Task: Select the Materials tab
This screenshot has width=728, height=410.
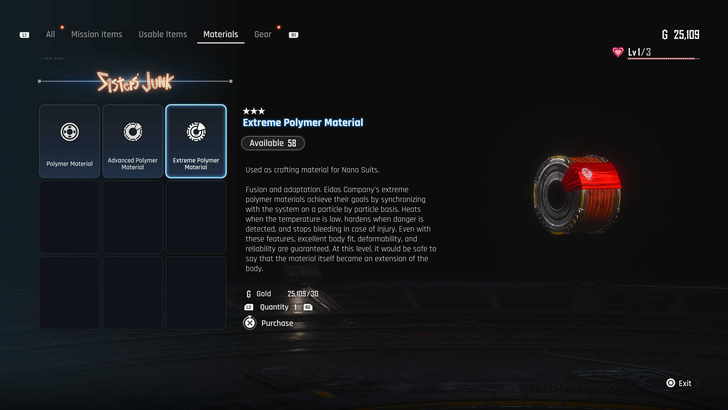Action: tap(220, 34)
